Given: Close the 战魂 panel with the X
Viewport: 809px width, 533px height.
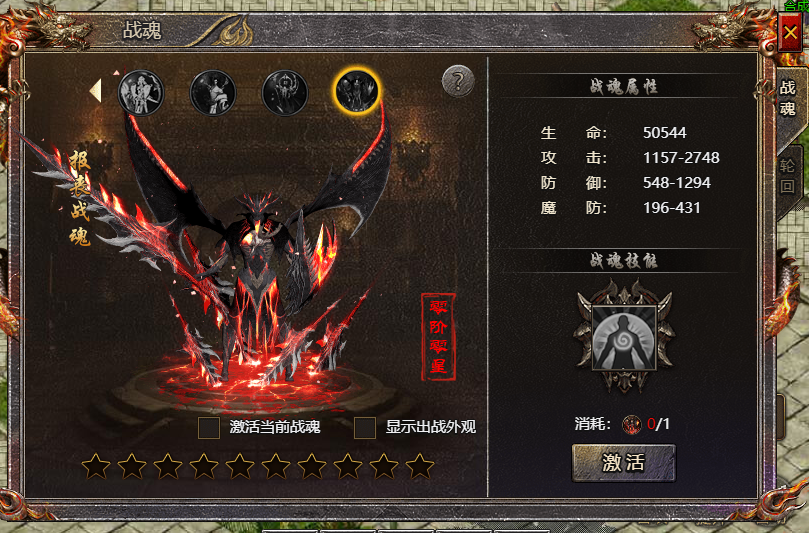Looking at the screenshot, I should click(791, 33).
